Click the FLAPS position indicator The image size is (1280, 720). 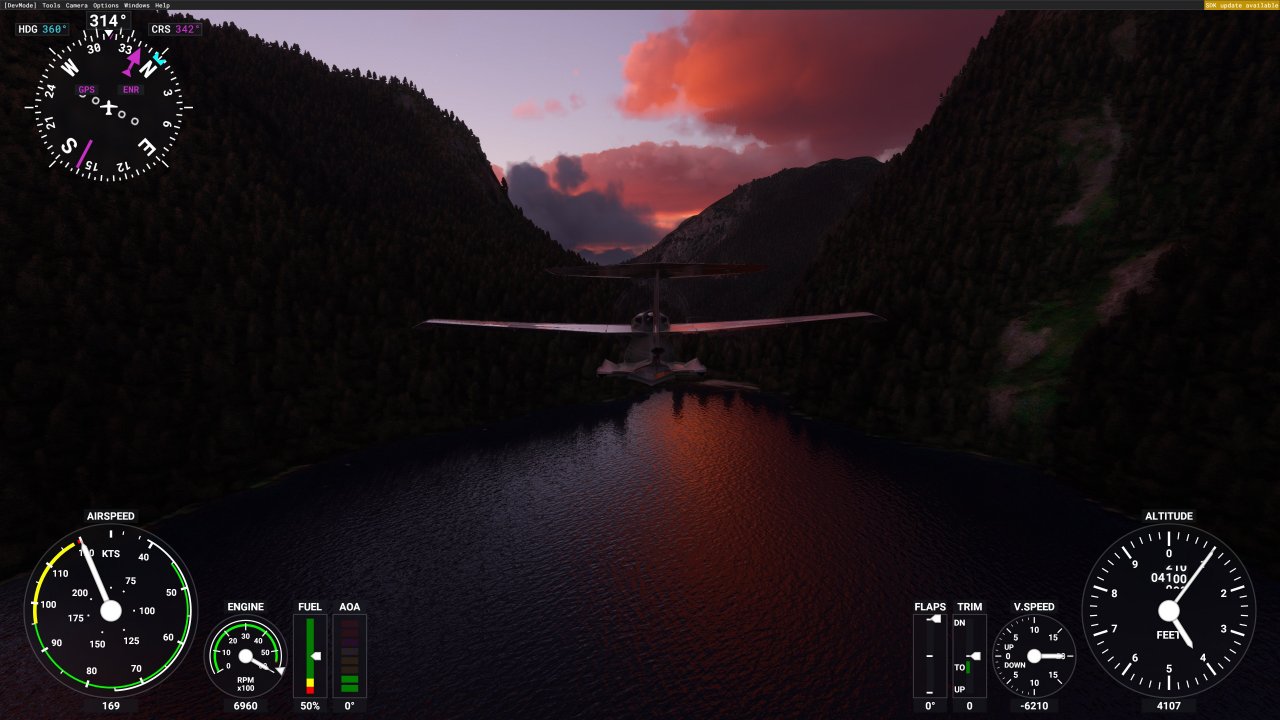929,657
